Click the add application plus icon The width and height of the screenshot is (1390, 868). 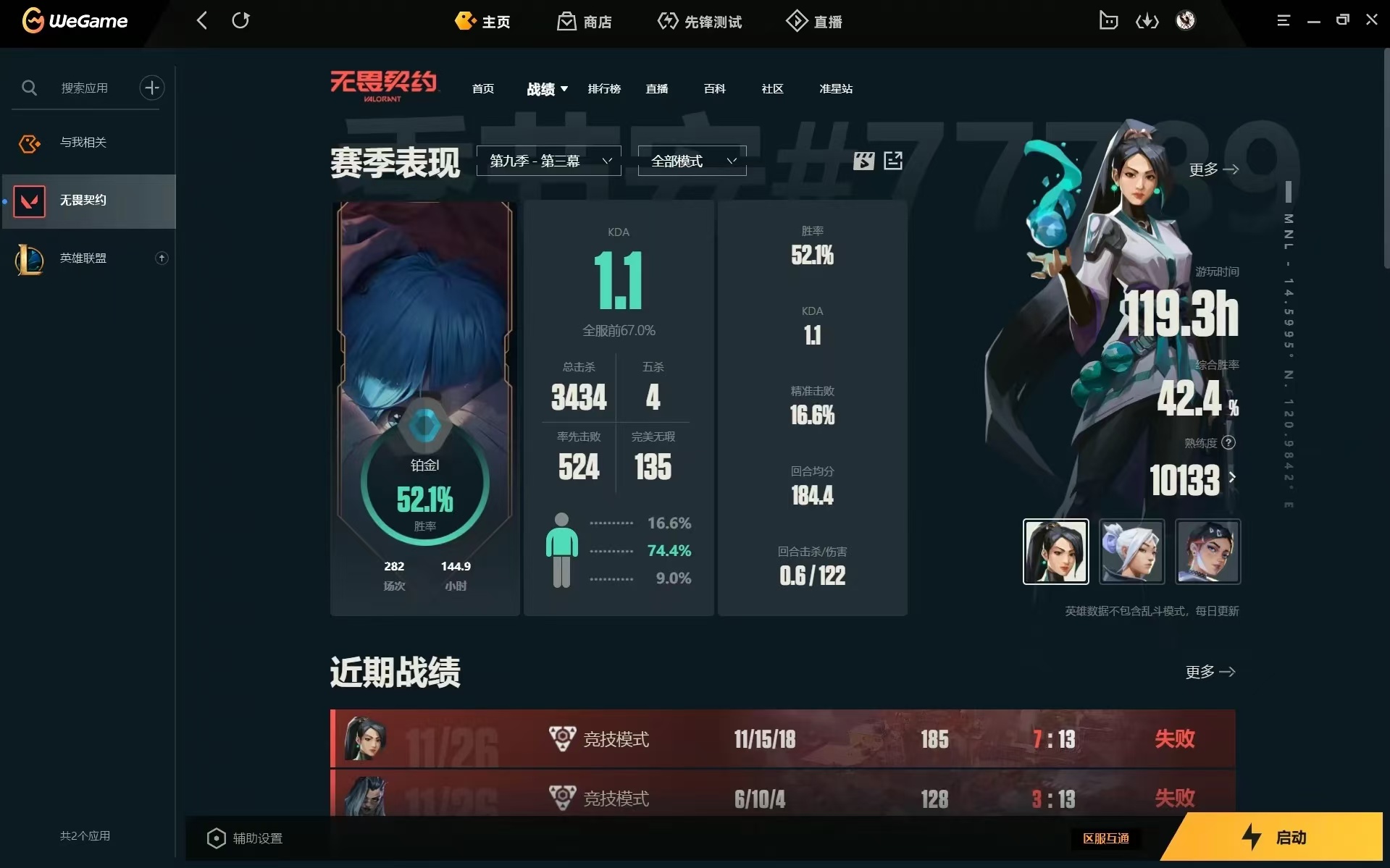click(151, 88)
